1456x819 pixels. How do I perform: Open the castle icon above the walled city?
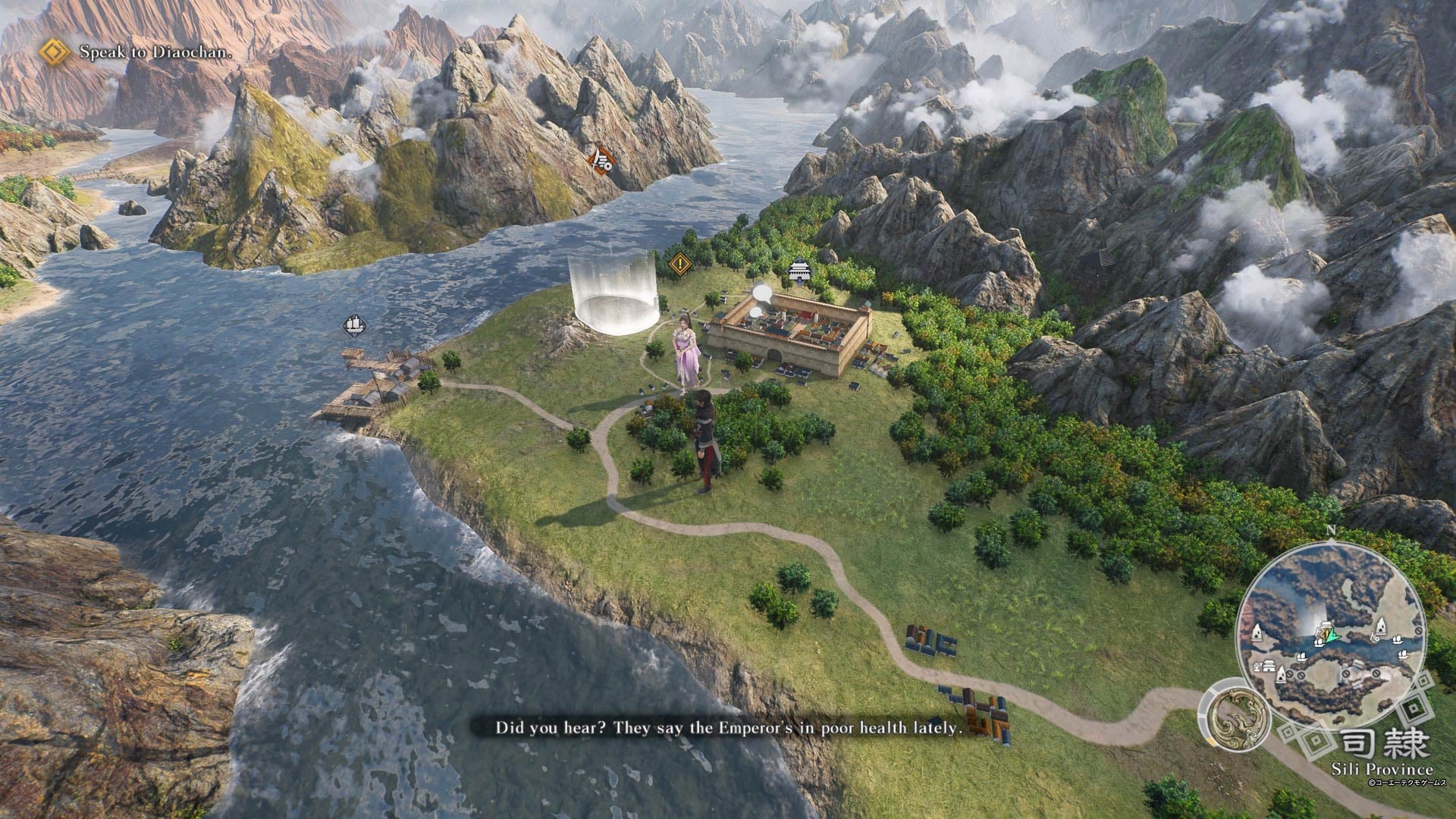tap(799, 270)
